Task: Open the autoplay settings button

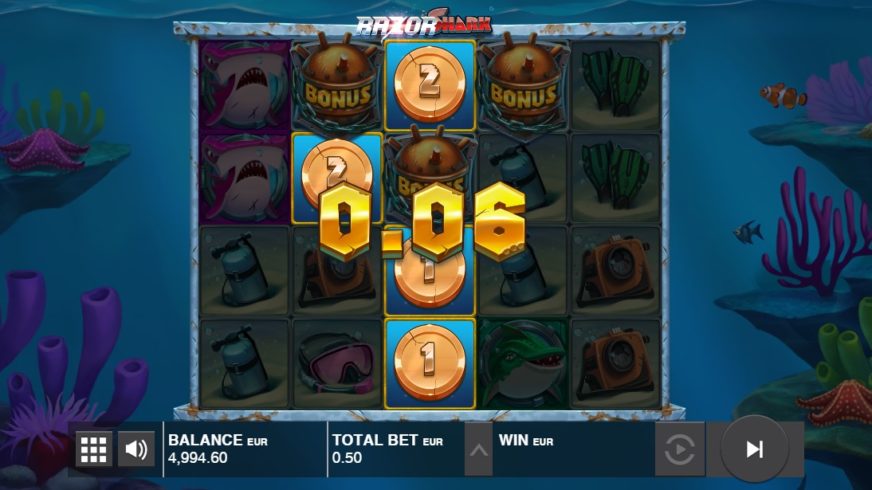Action: [x=679, y=450]
